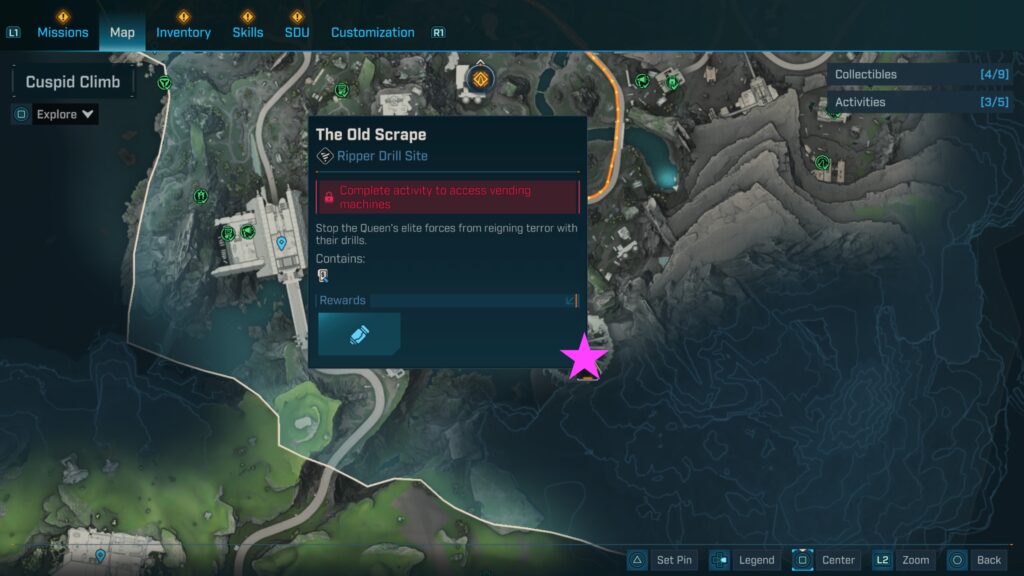Go Back from the map
This screenshot has height=576, width=1024.
(x=976, y=560)
